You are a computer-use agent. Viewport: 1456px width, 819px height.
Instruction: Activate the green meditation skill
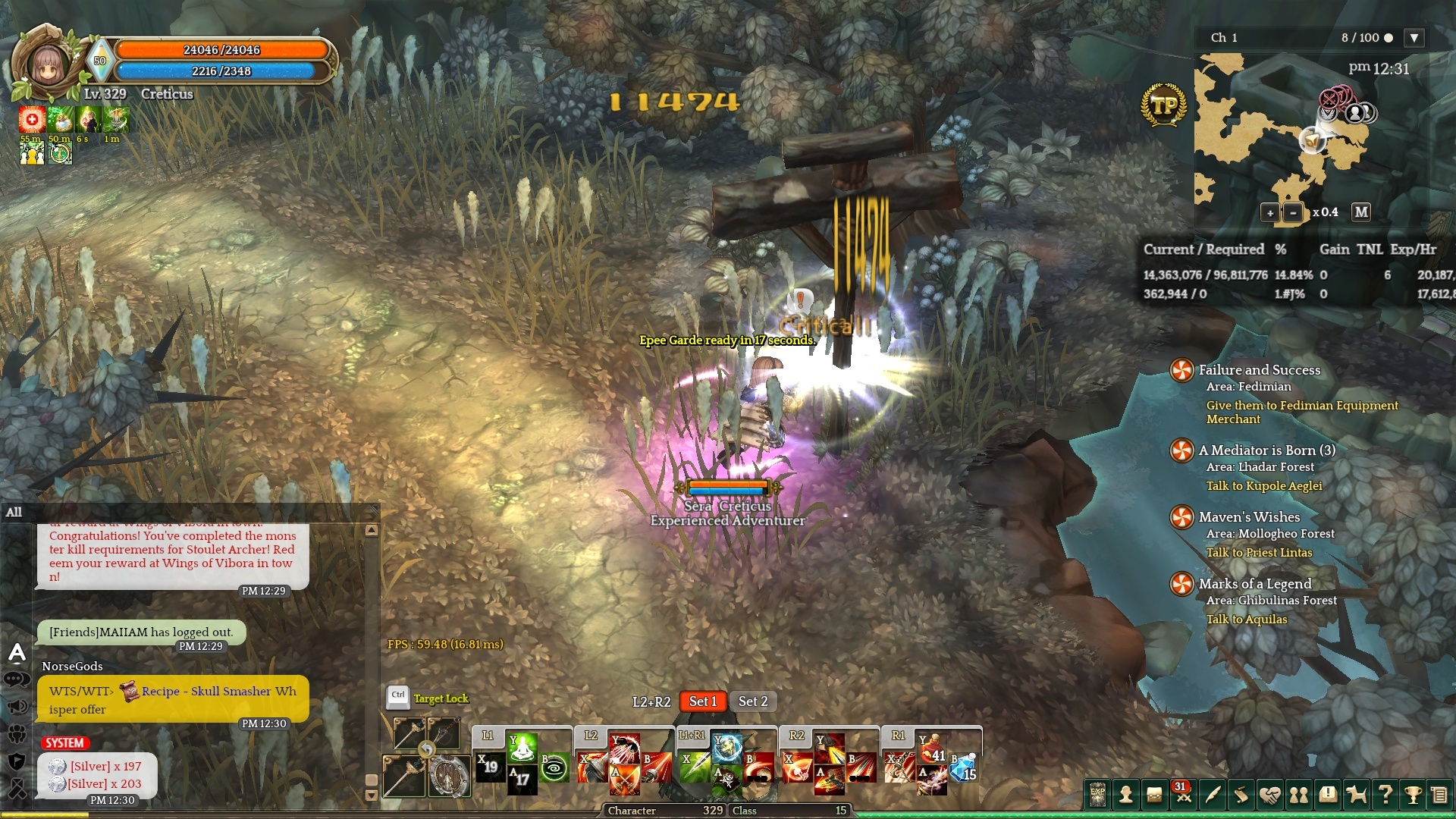[x=522, y=747]
